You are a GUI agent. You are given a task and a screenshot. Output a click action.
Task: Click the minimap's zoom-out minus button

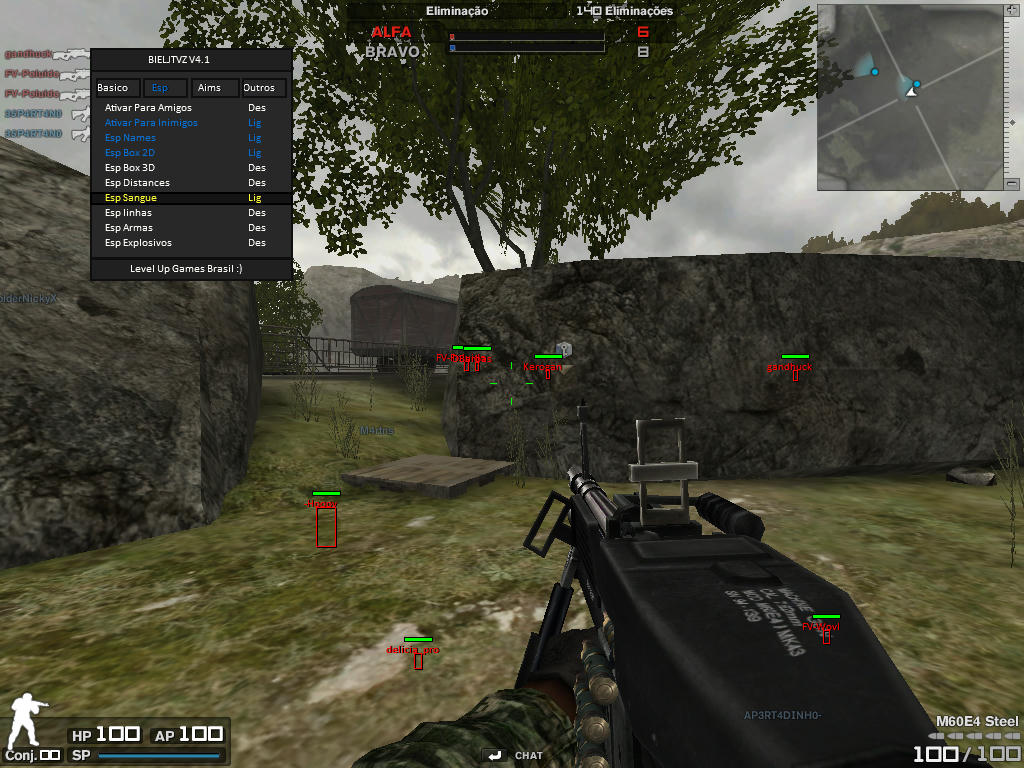click(1012, 184)
